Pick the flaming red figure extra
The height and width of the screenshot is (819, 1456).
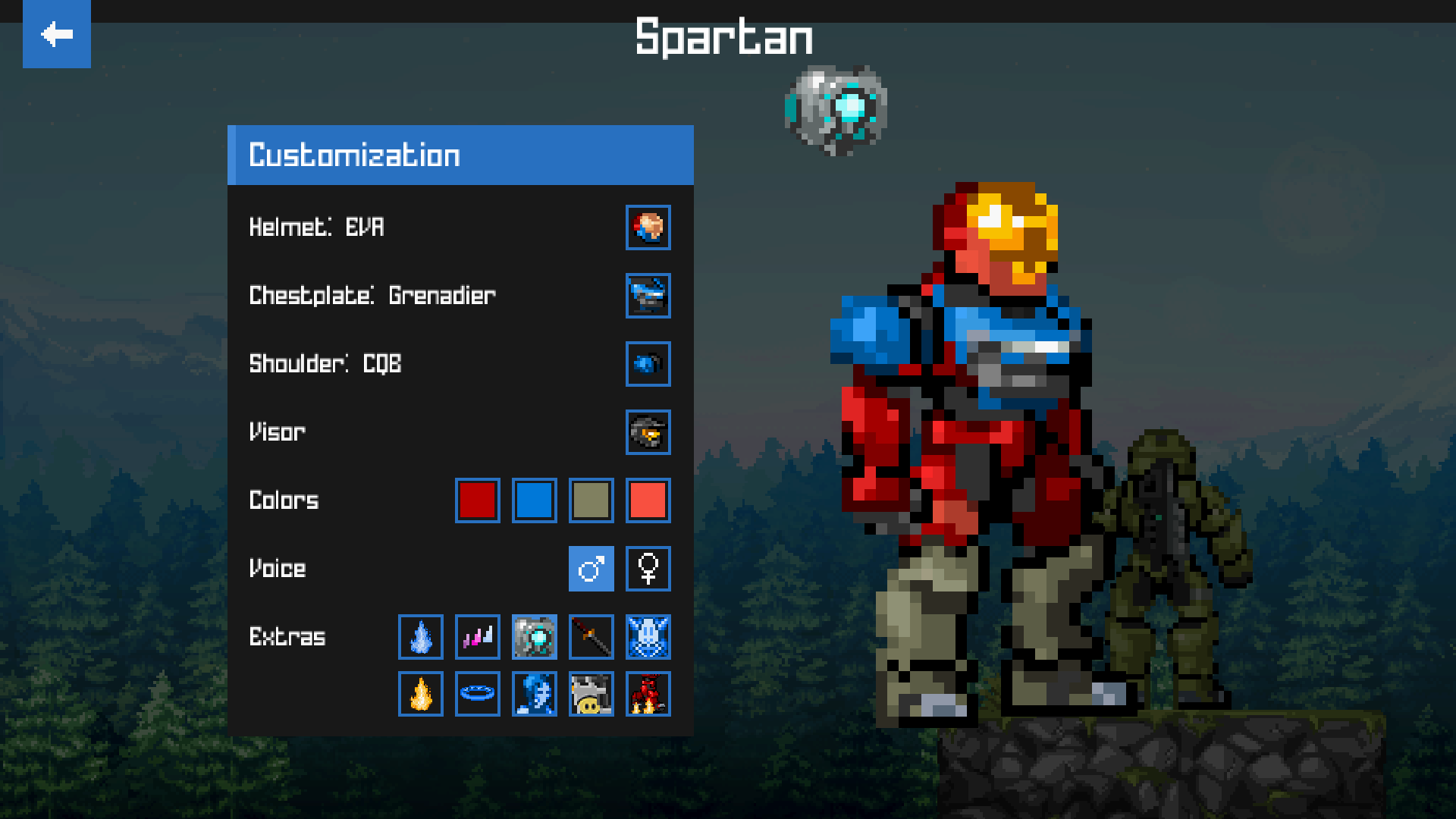point(648,694)
